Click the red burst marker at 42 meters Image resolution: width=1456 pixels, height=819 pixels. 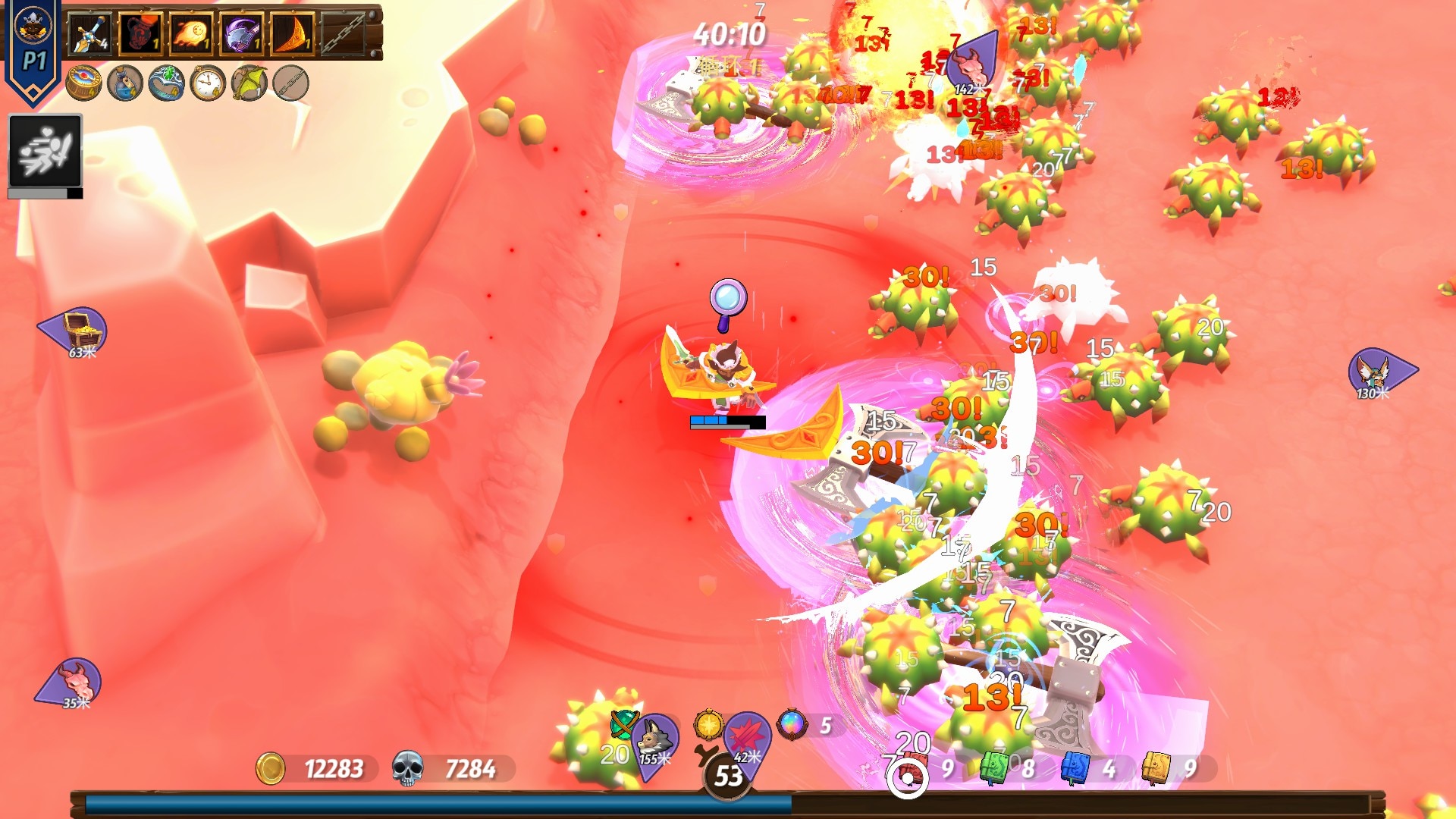tap(747, 741)
